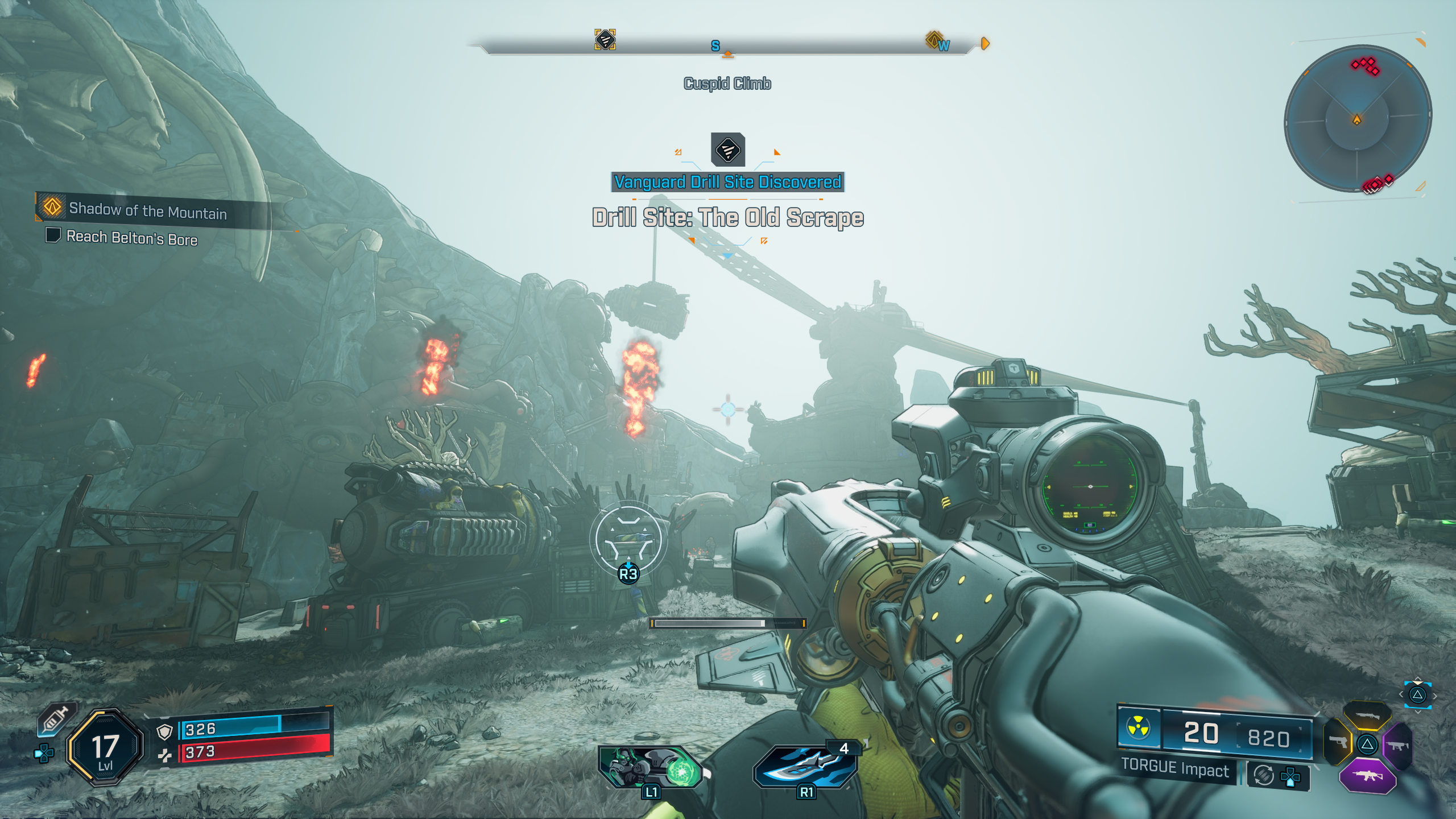The width and height of the screenshot is (1456, 819).
Task: Switch to the pistol weapon slot
Action: coord(1337,742)
